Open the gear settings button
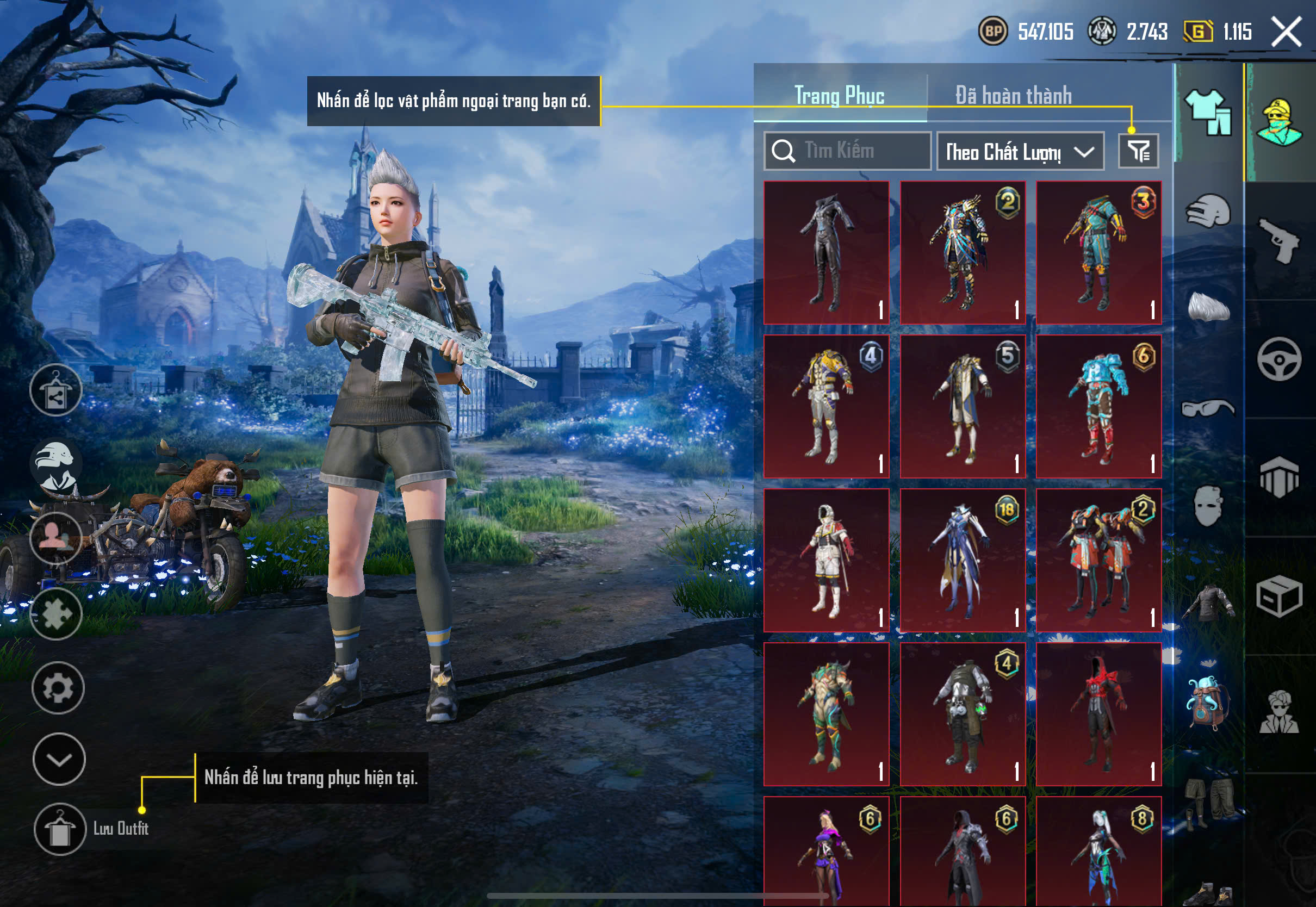The width and height of the screenshot is (1316, 907). tap(58, 688)
